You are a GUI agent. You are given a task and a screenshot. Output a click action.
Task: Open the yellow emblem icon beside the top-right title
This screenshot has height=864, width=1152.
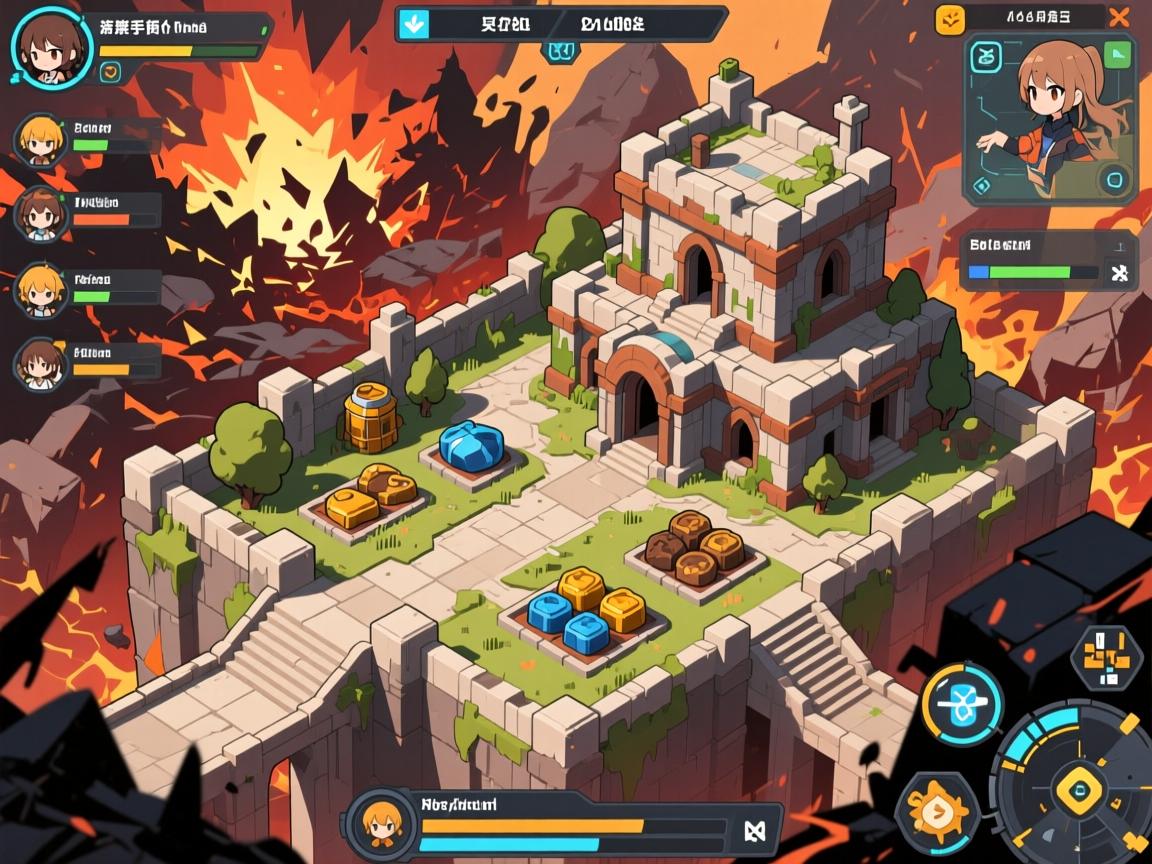[950, 17]
